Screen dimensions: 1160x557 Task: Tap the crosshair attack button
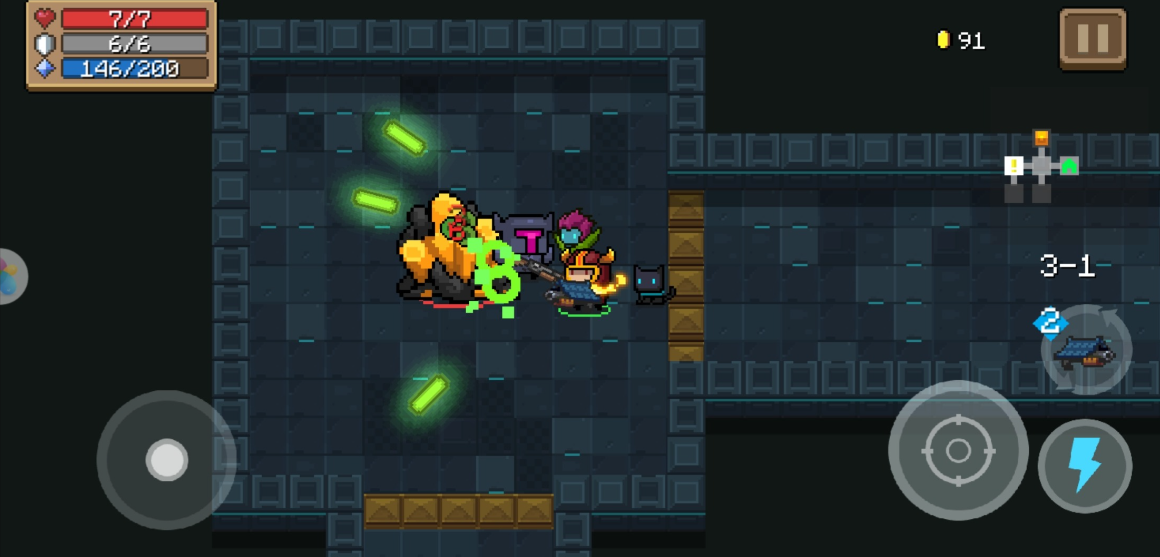[x=957, y=450]
